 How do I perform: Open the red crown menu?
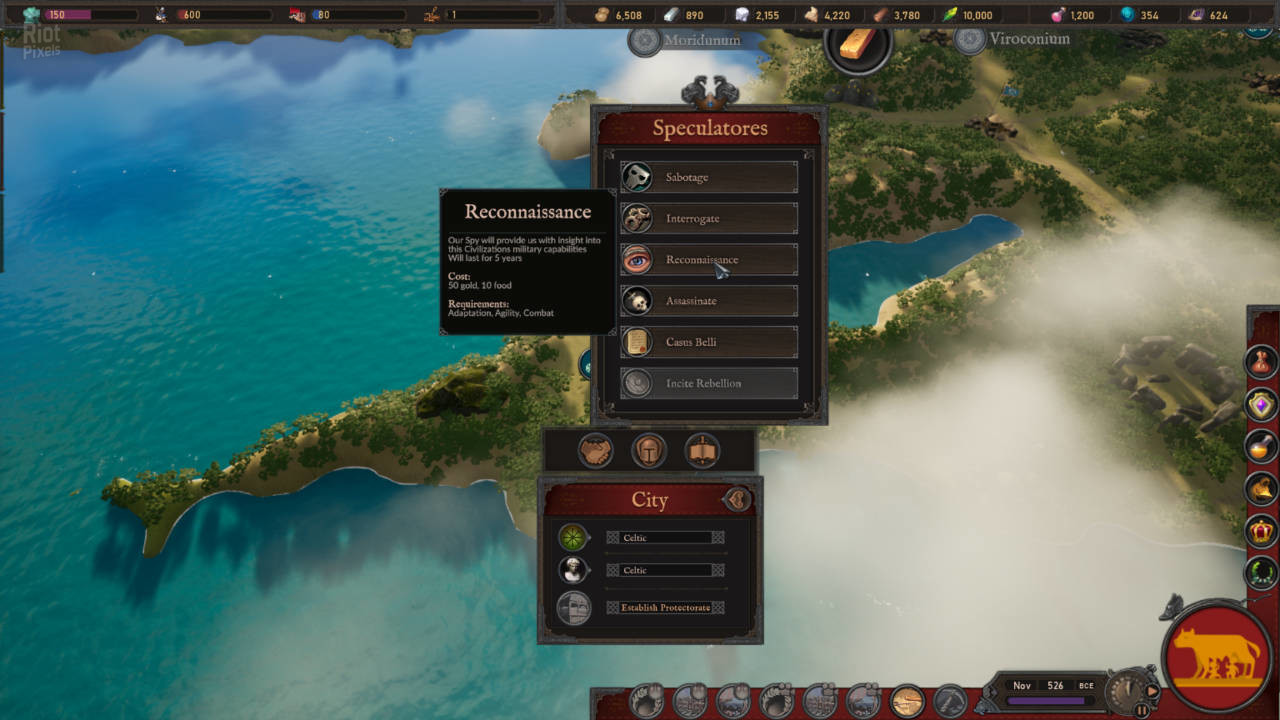point(1261,531)
